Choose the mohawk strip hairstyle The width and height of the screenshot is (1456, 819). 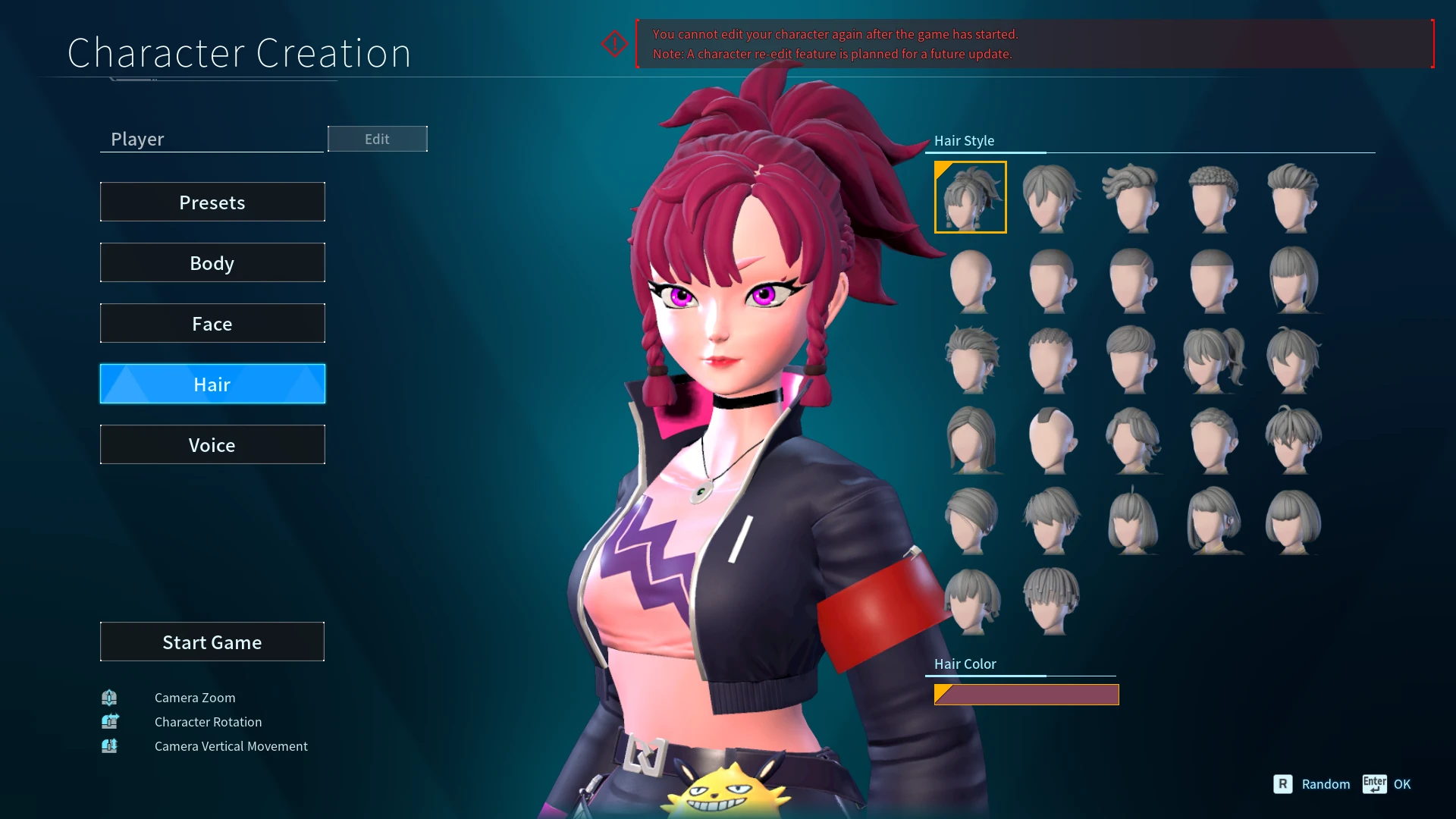point(1051,440)
